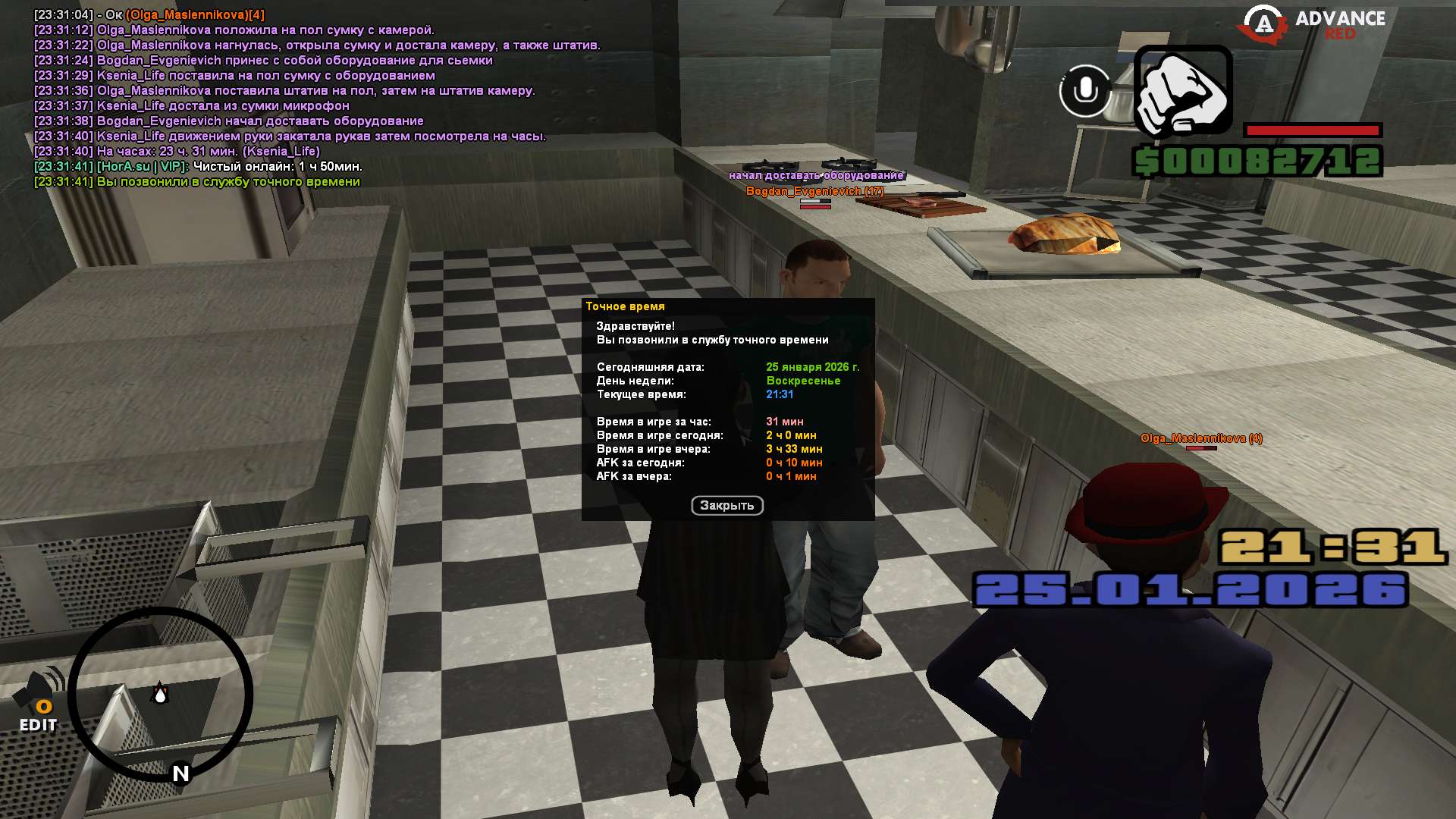Click the Advance Red server logo
This screenshot has height=819, width=1456.
(1313, 24)
